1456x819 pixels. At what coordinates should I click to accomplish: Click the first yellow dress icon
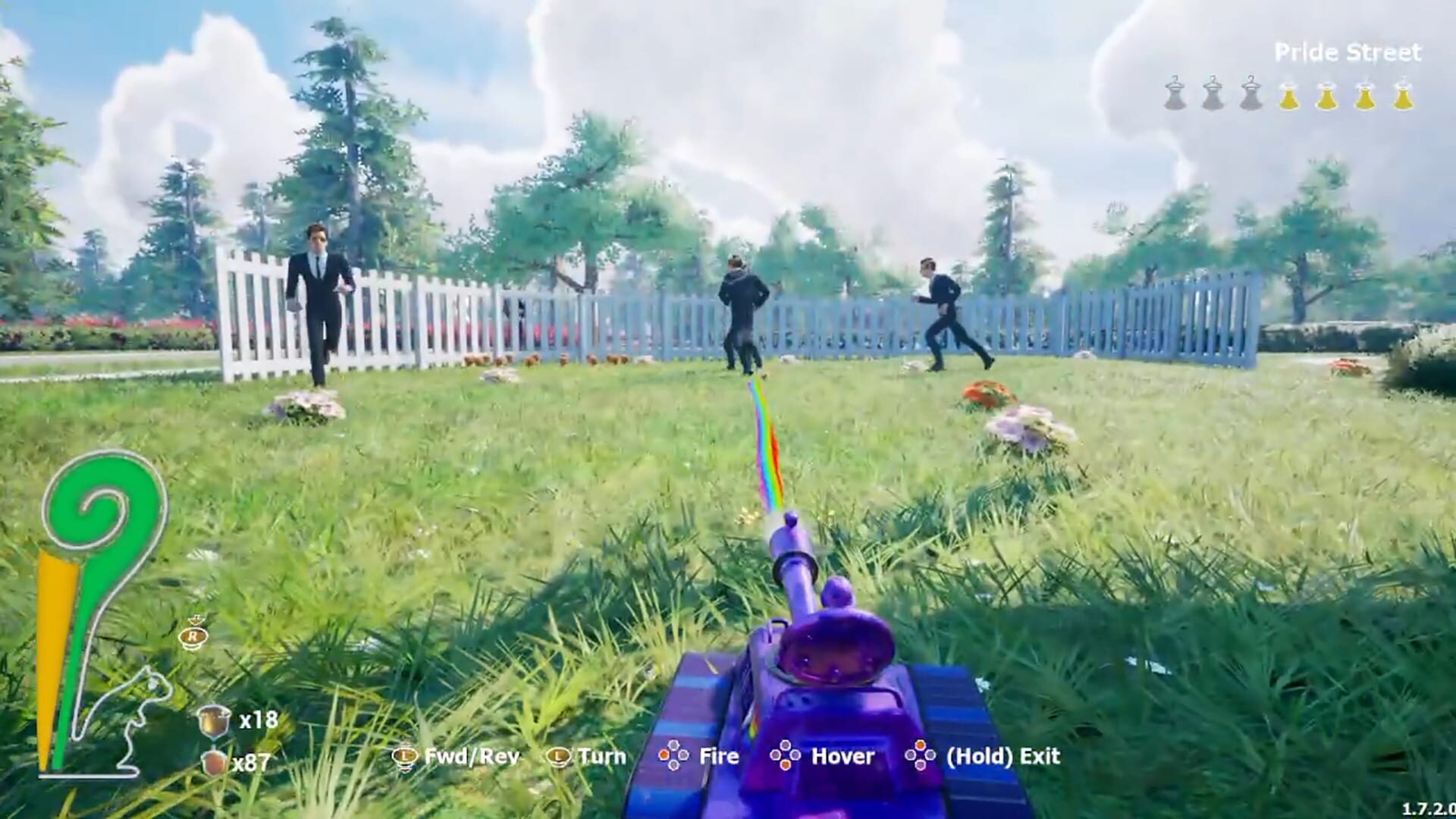coord(1290,94)
